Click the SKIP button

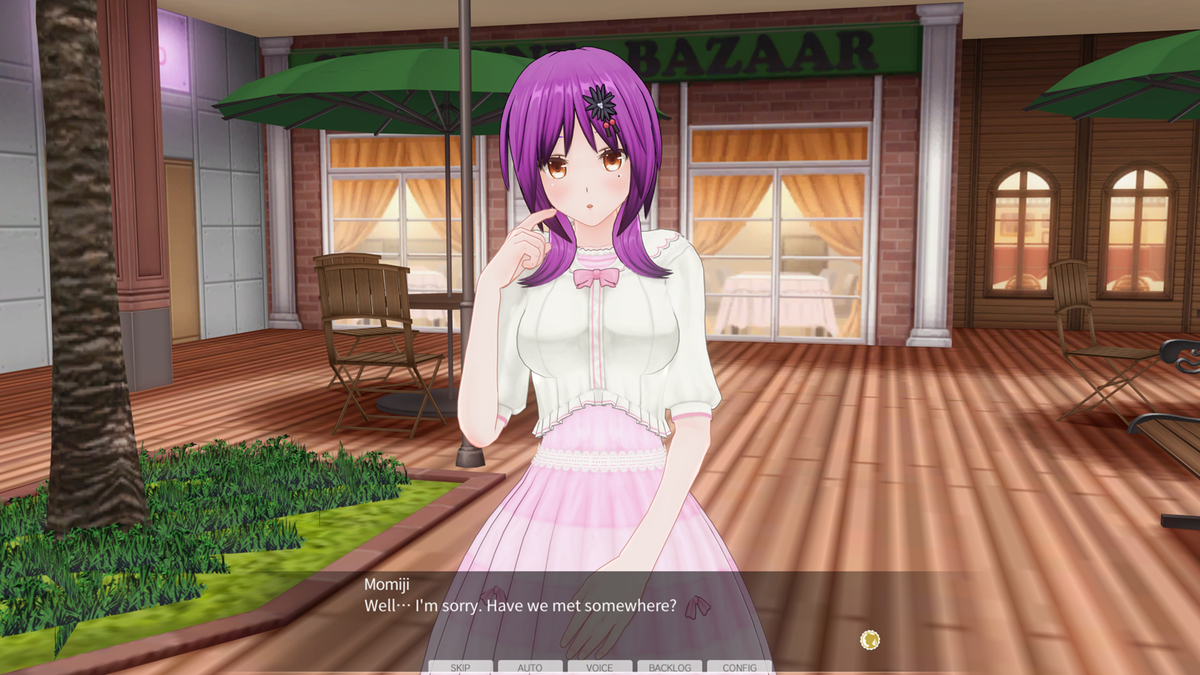coord(460,667)
